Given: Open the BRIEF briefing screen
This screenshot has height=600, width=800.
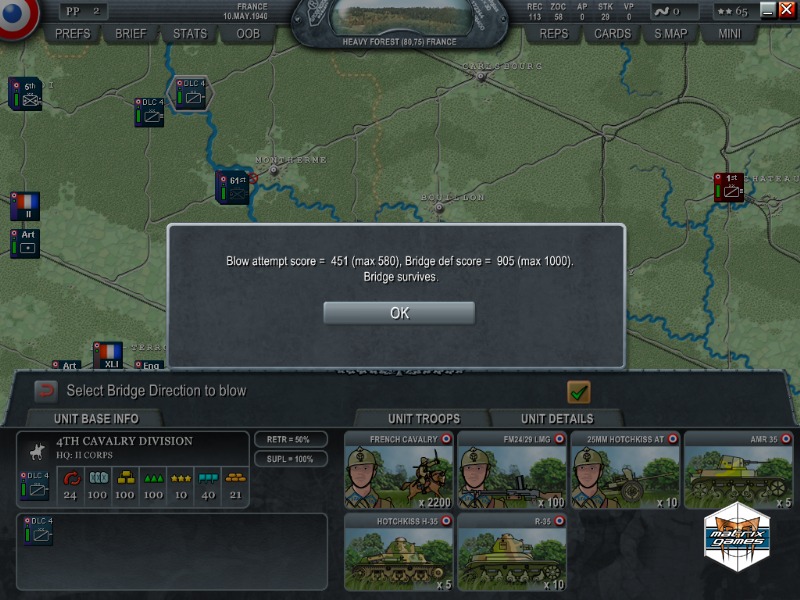Looking at the screenshot, I should point(130,33).
